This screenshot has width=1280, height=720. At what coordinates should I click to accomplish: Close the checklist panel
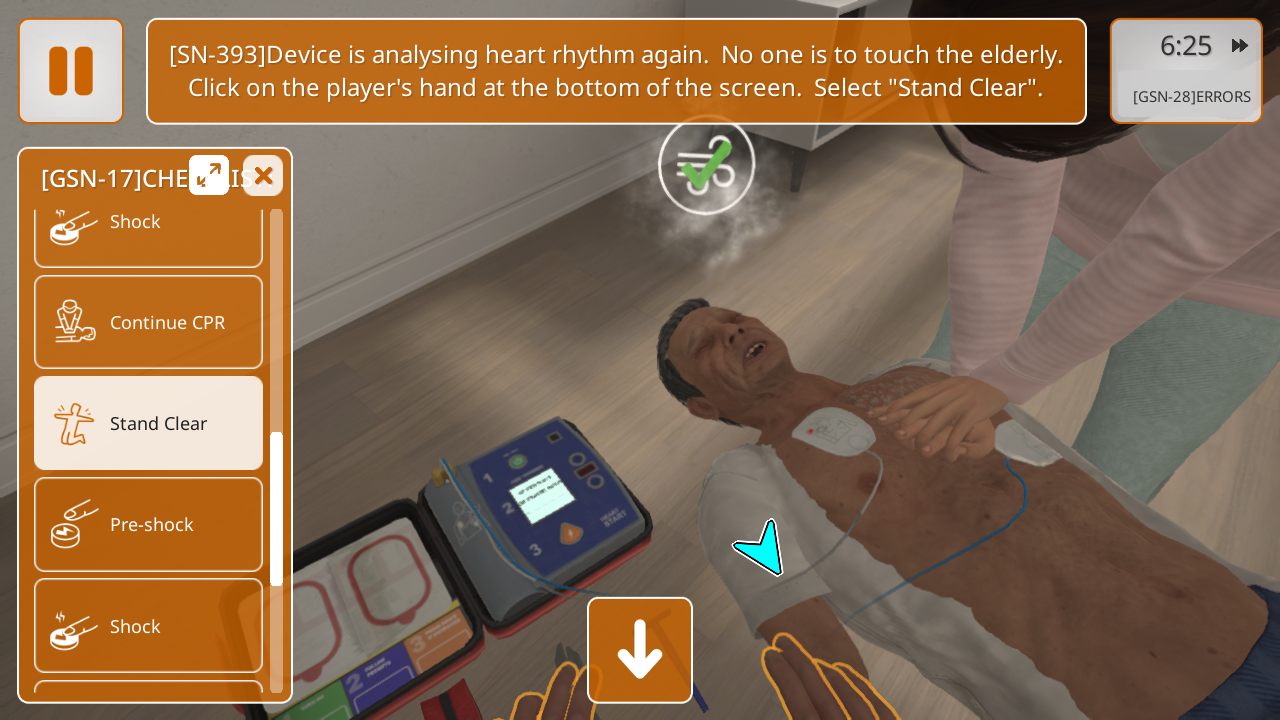click(263, 176)
